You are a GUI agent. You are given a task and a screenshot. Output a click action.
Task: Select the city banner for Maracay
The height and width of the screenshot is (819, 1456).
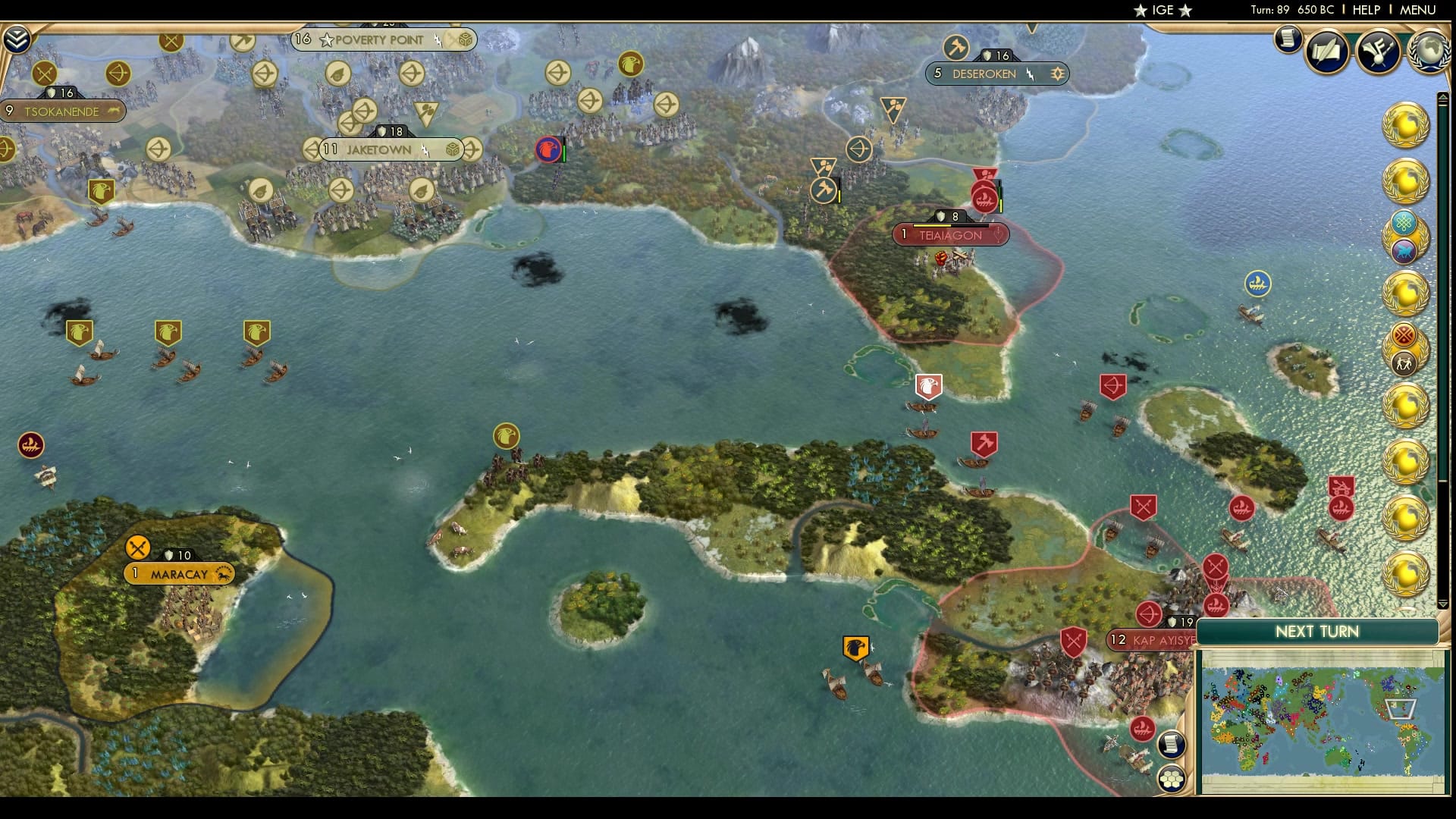[177, 574]
